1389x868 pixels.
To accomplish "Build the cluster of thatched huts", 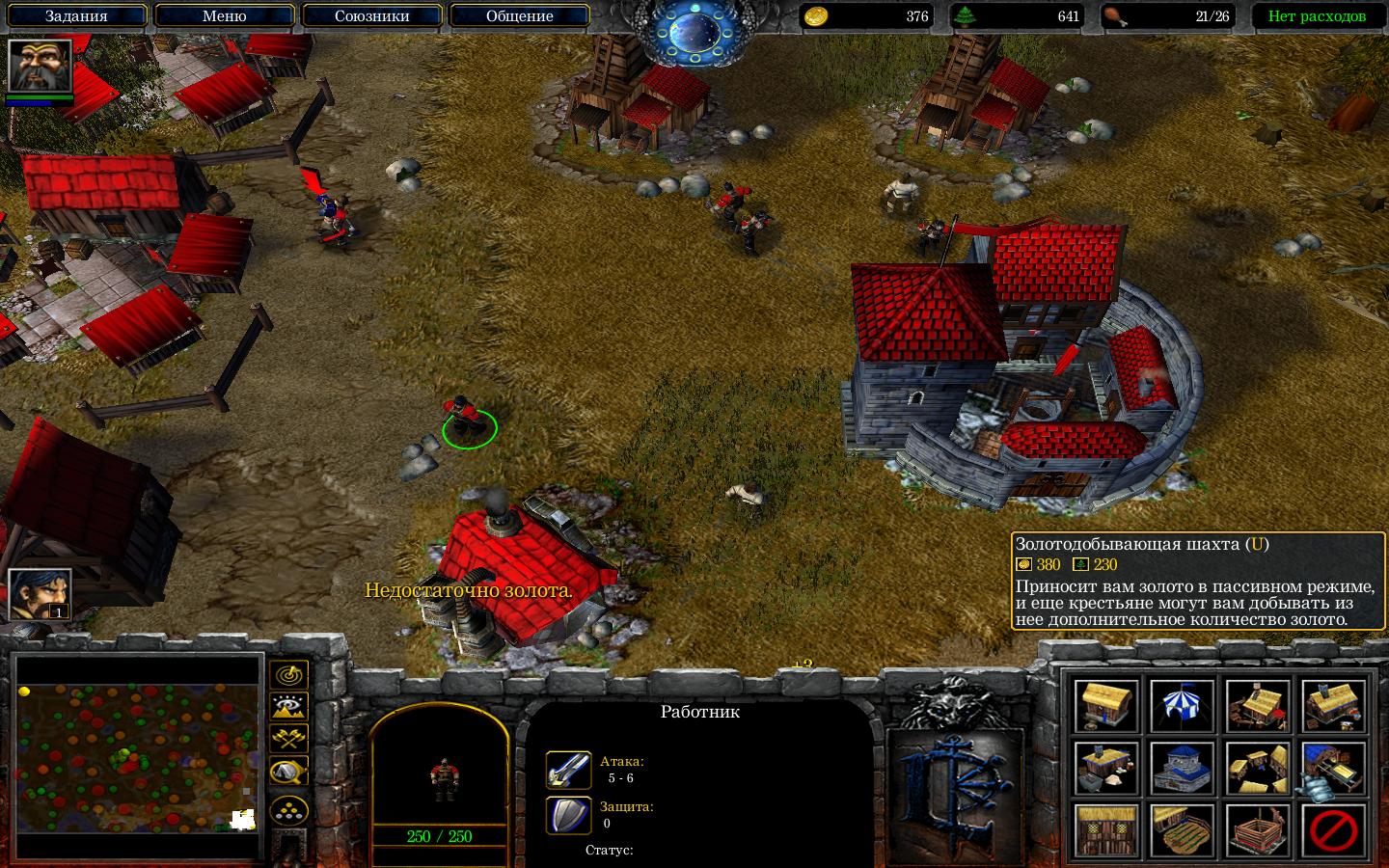I will click(x=1258, y=768).
